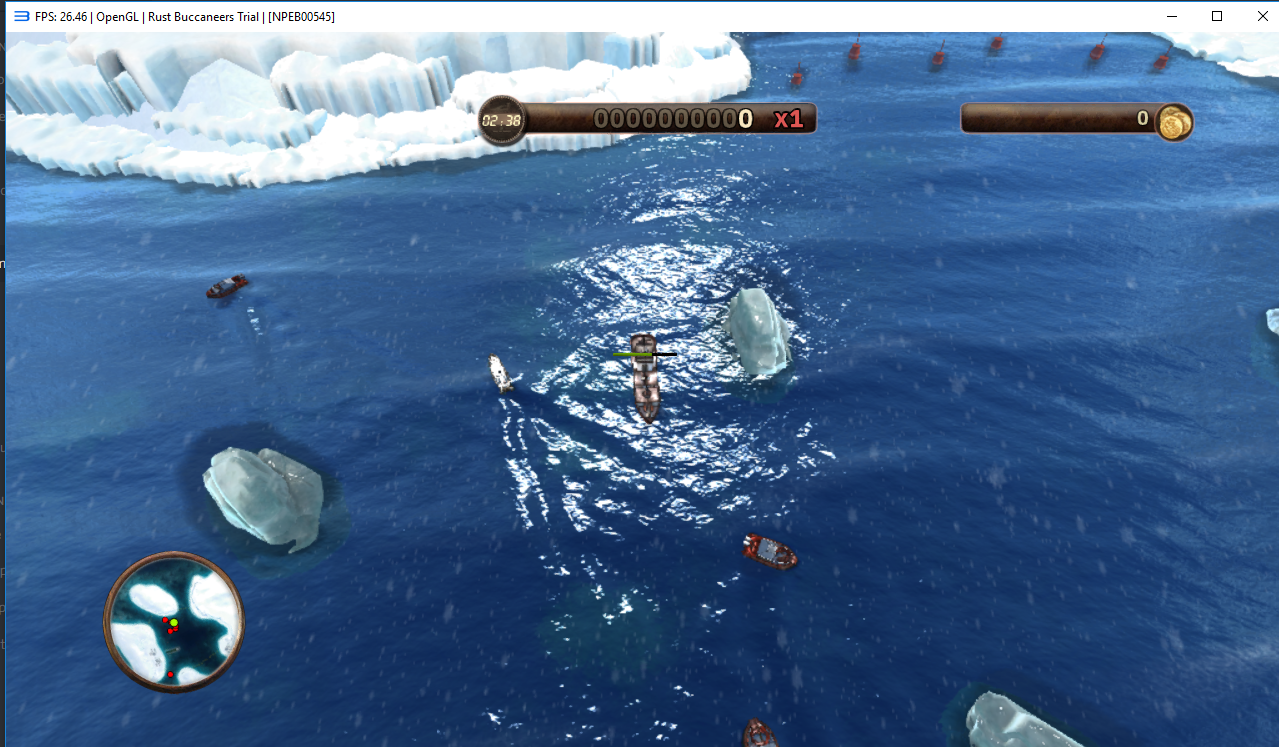The image size is (1279, 747).
Task: Click the circular minimap
Action: (174, 621)
